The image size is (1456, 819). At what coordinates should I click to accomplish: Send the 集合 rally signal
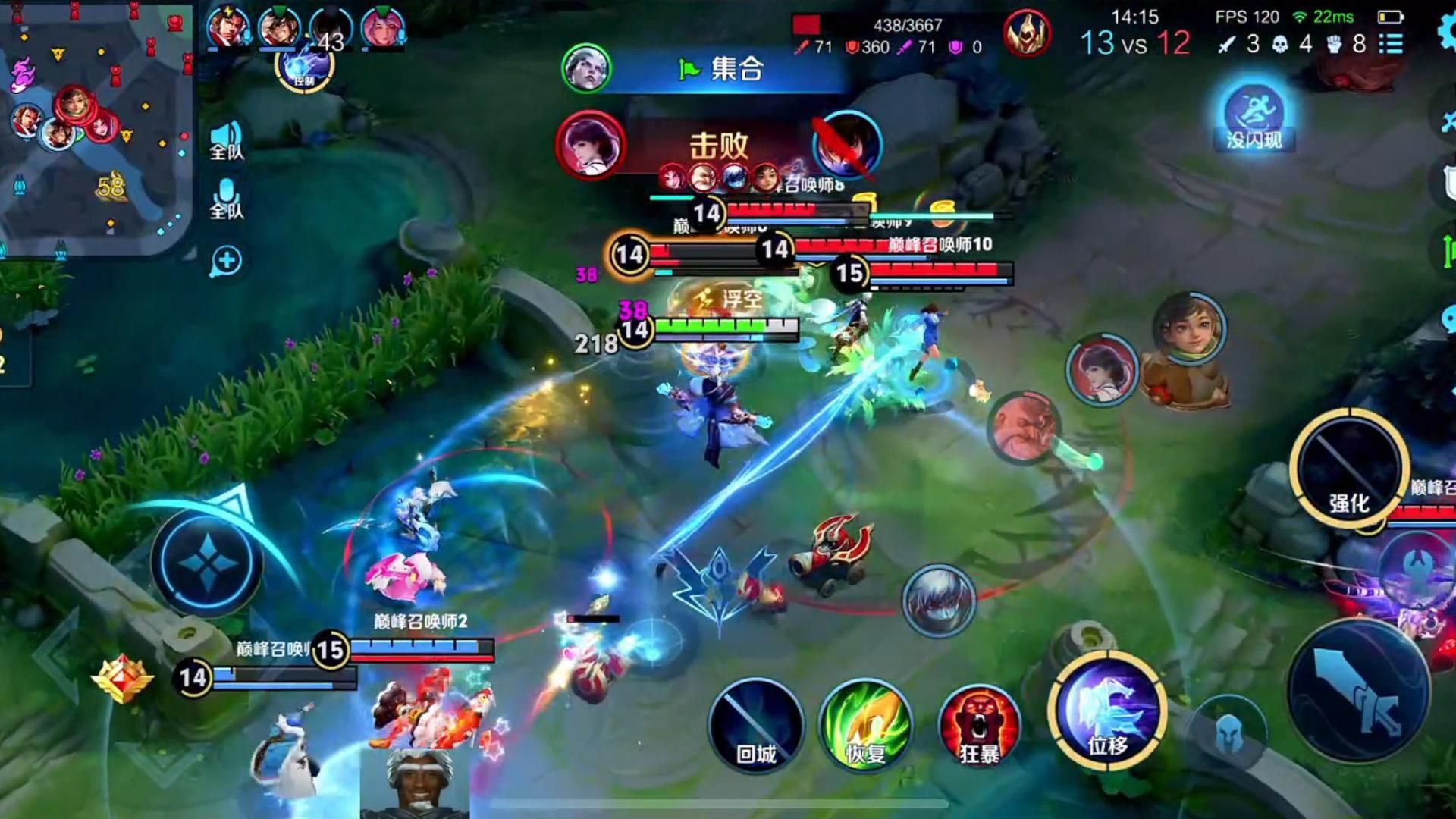pyautogui.click(x=720, y=70)
